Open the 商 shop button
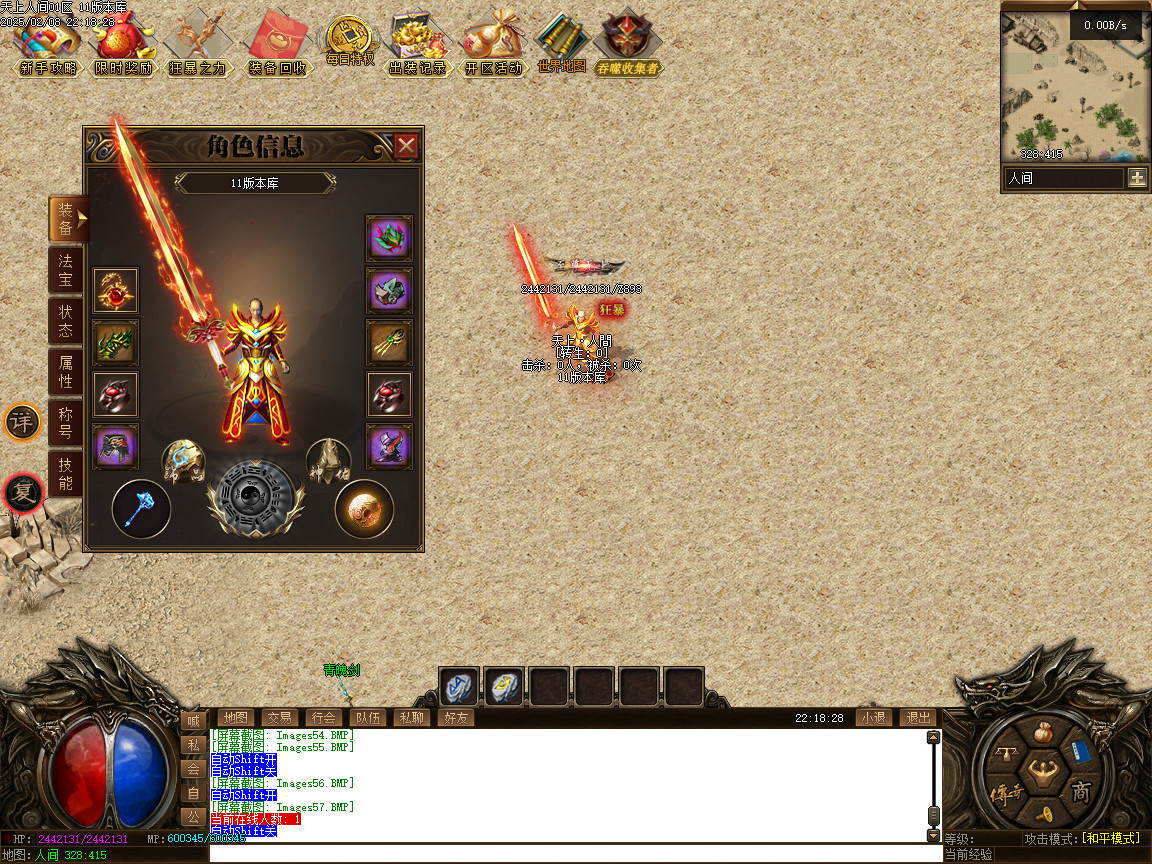The width and height of the screenshot is (1152, 864). tap(1081, 793)
